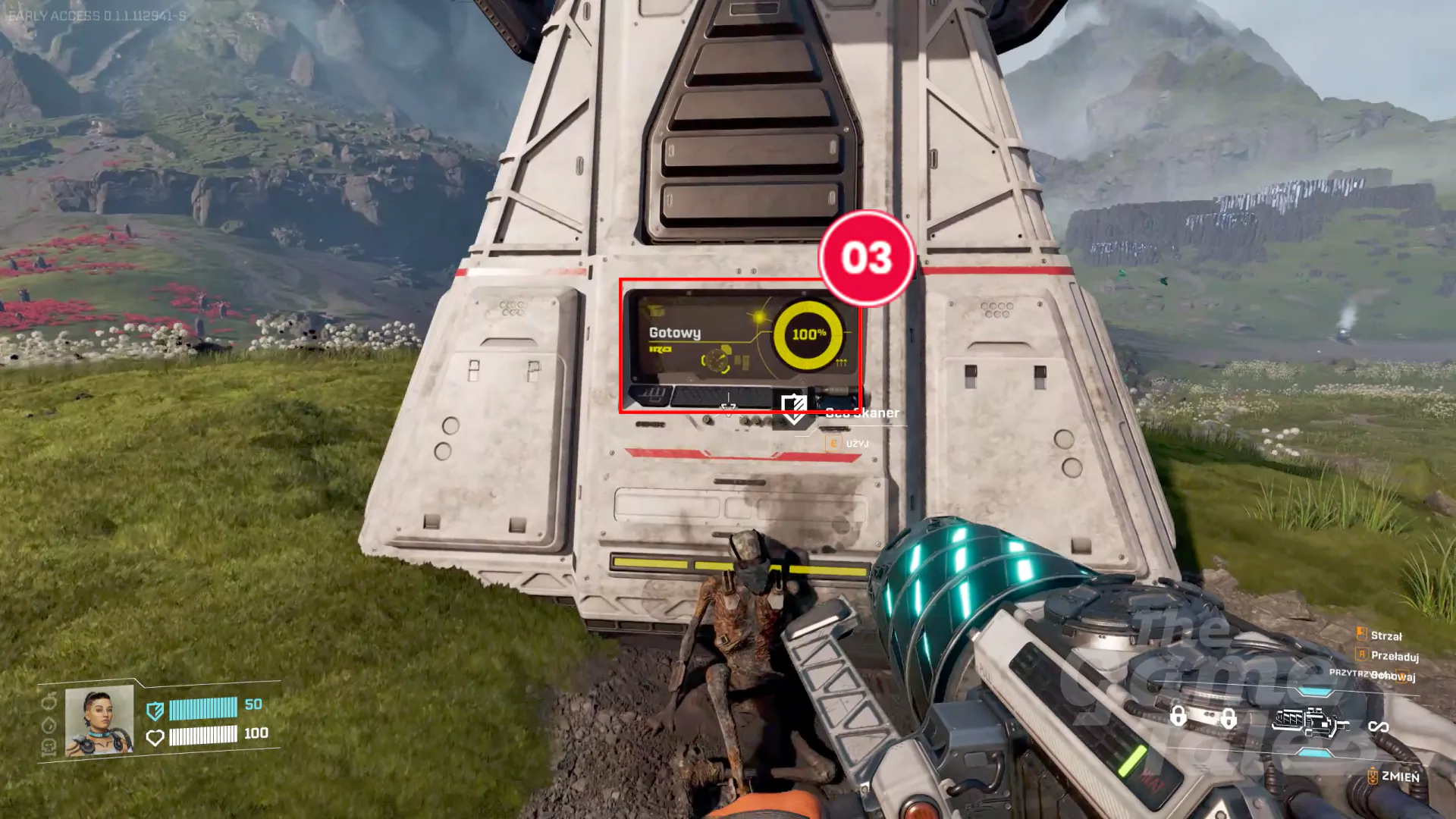Check the apple hunger status icon
Viewport: 1456px width, 819px height.
(x=49, y=701)
